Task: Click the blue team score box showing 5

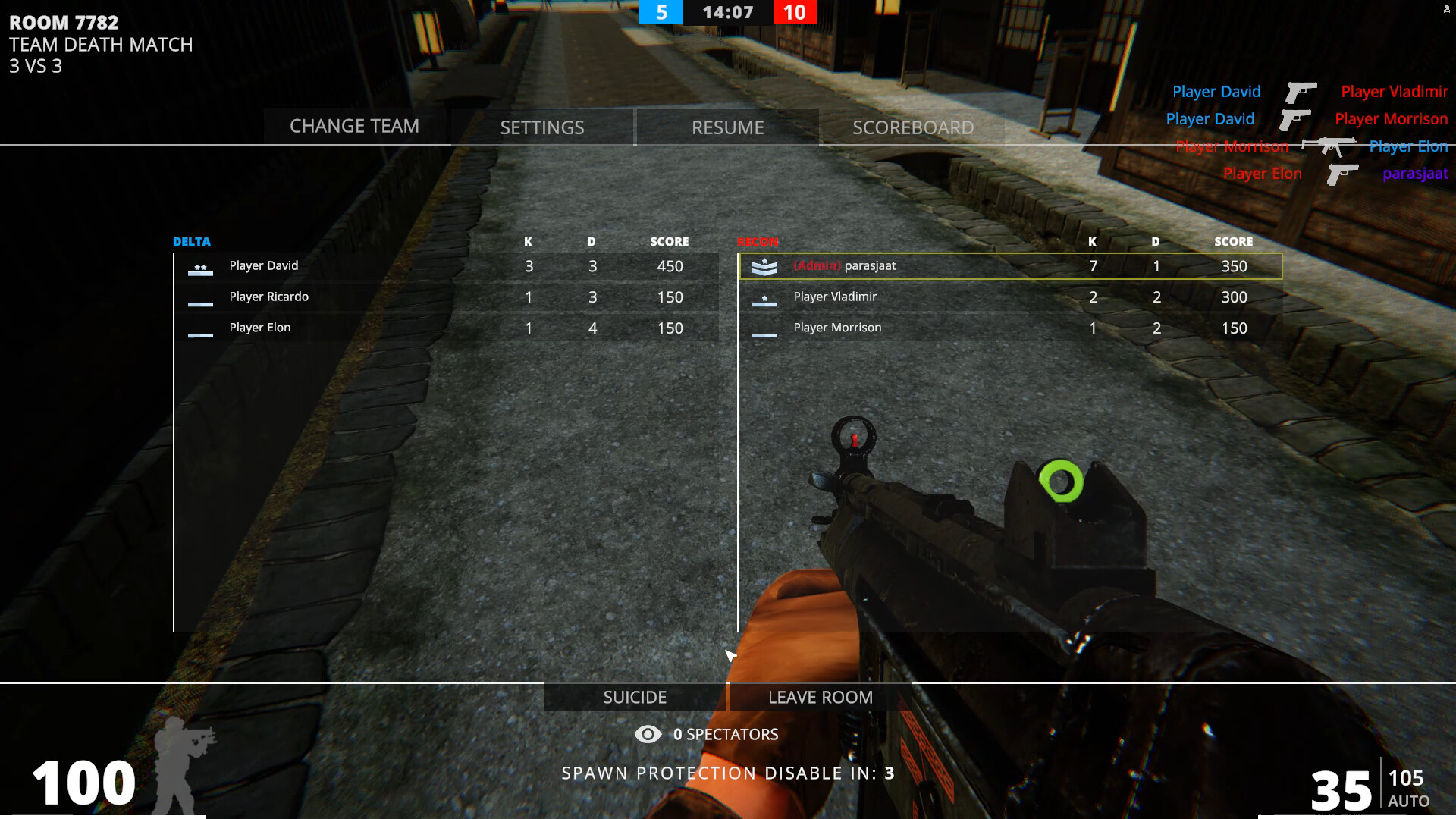Action: [x=659, y=12]
